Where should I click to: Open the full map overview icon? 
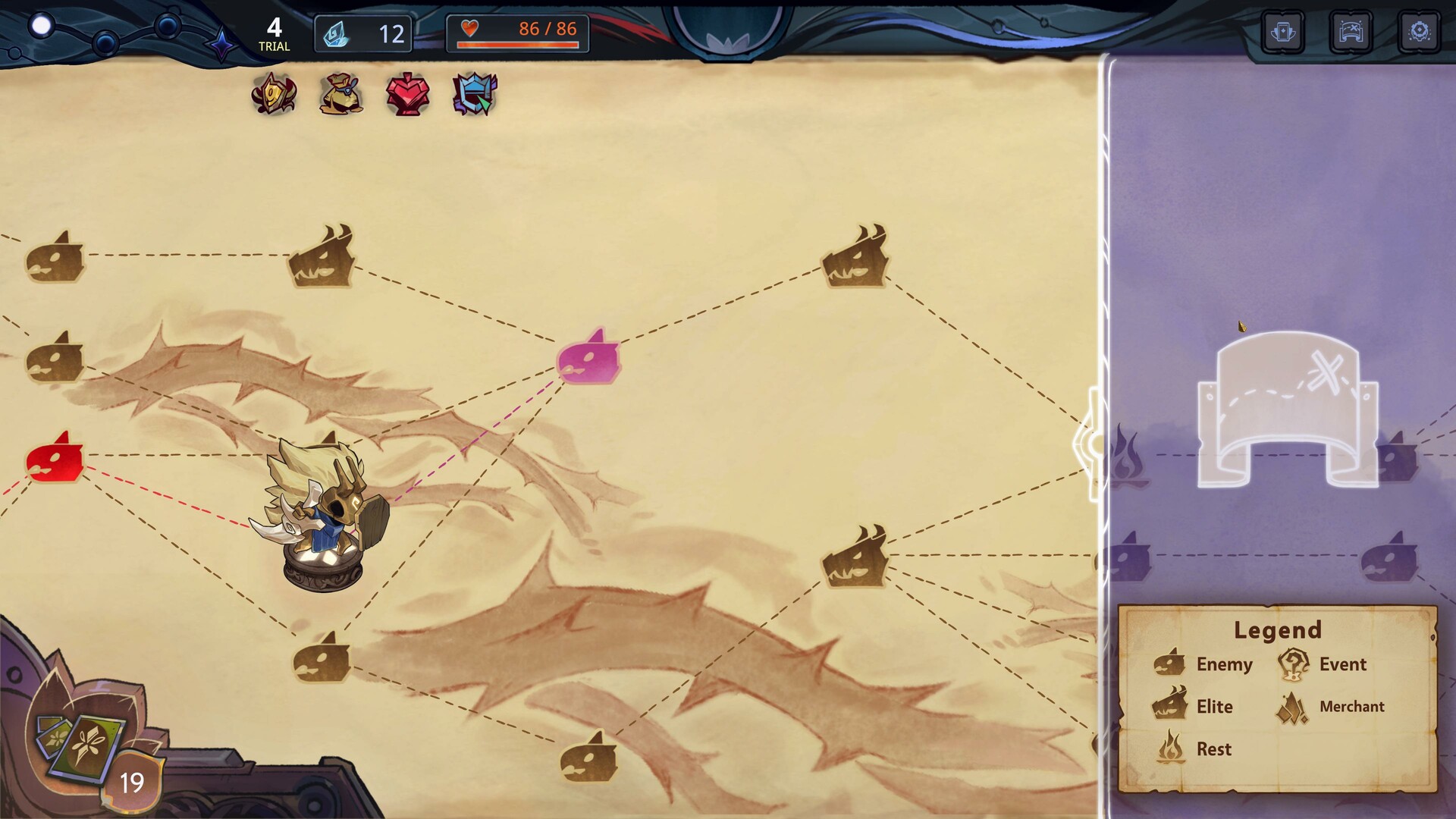click(x=1351, y=32)
